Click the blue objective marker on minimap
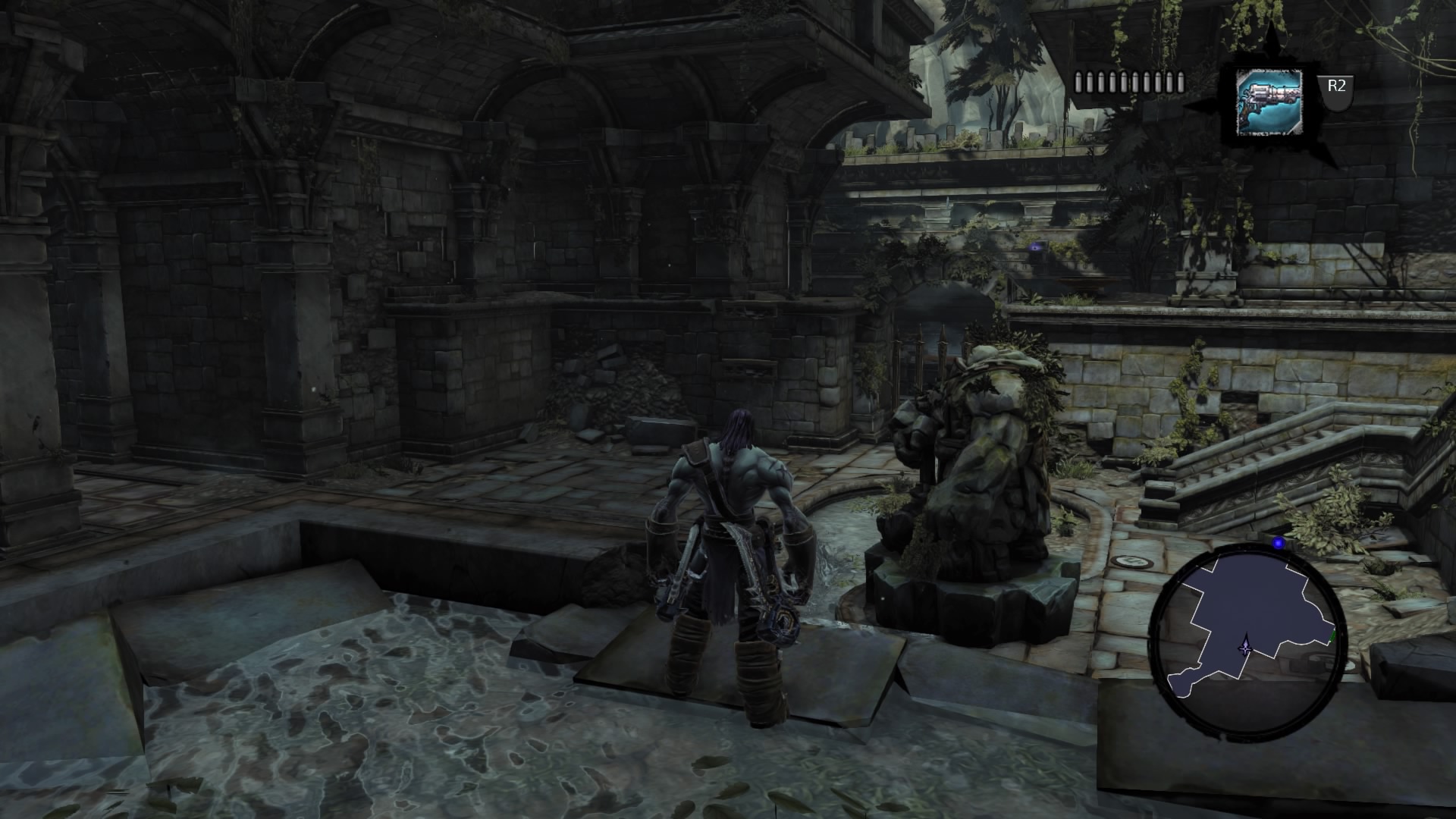Viewport: 1456px width, 819px height. [x=1279, y=542]
